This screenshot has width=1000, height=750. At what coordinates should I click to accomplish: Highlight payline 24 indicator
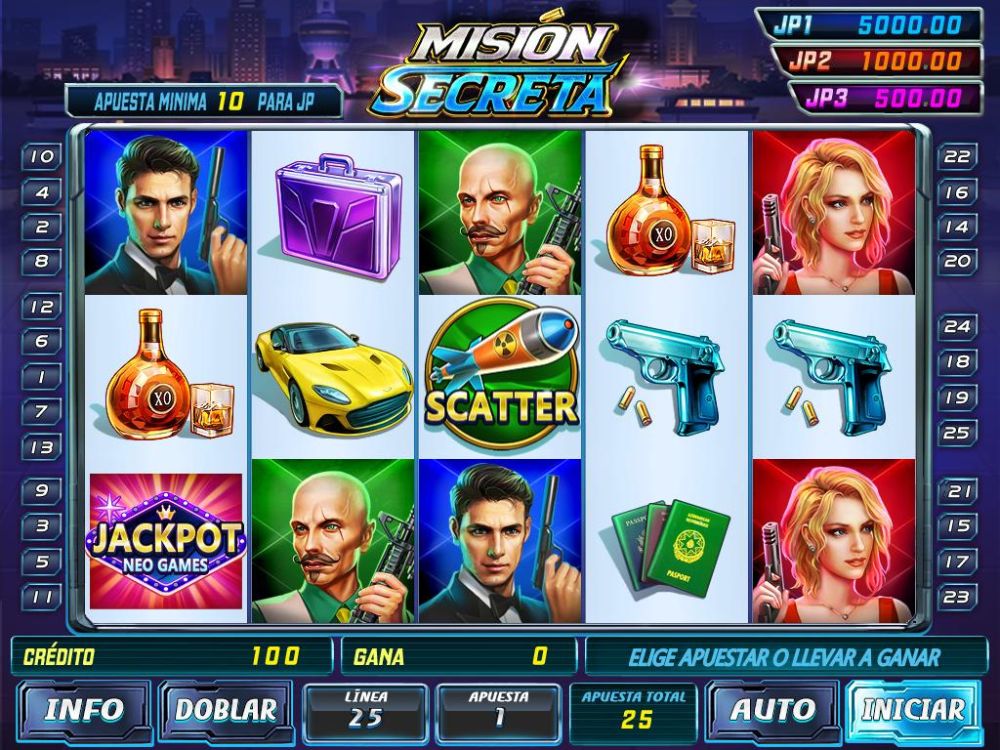[x=957, y=327]
